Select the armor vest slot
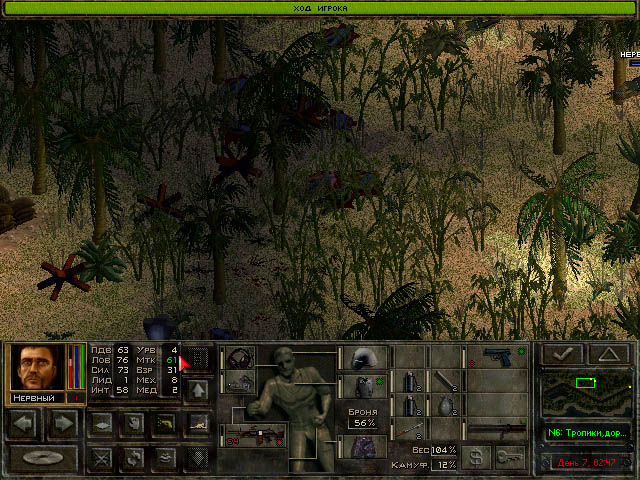Image resolution: width=640 pixels, height=480 pixels. click(x=365, y=386)
